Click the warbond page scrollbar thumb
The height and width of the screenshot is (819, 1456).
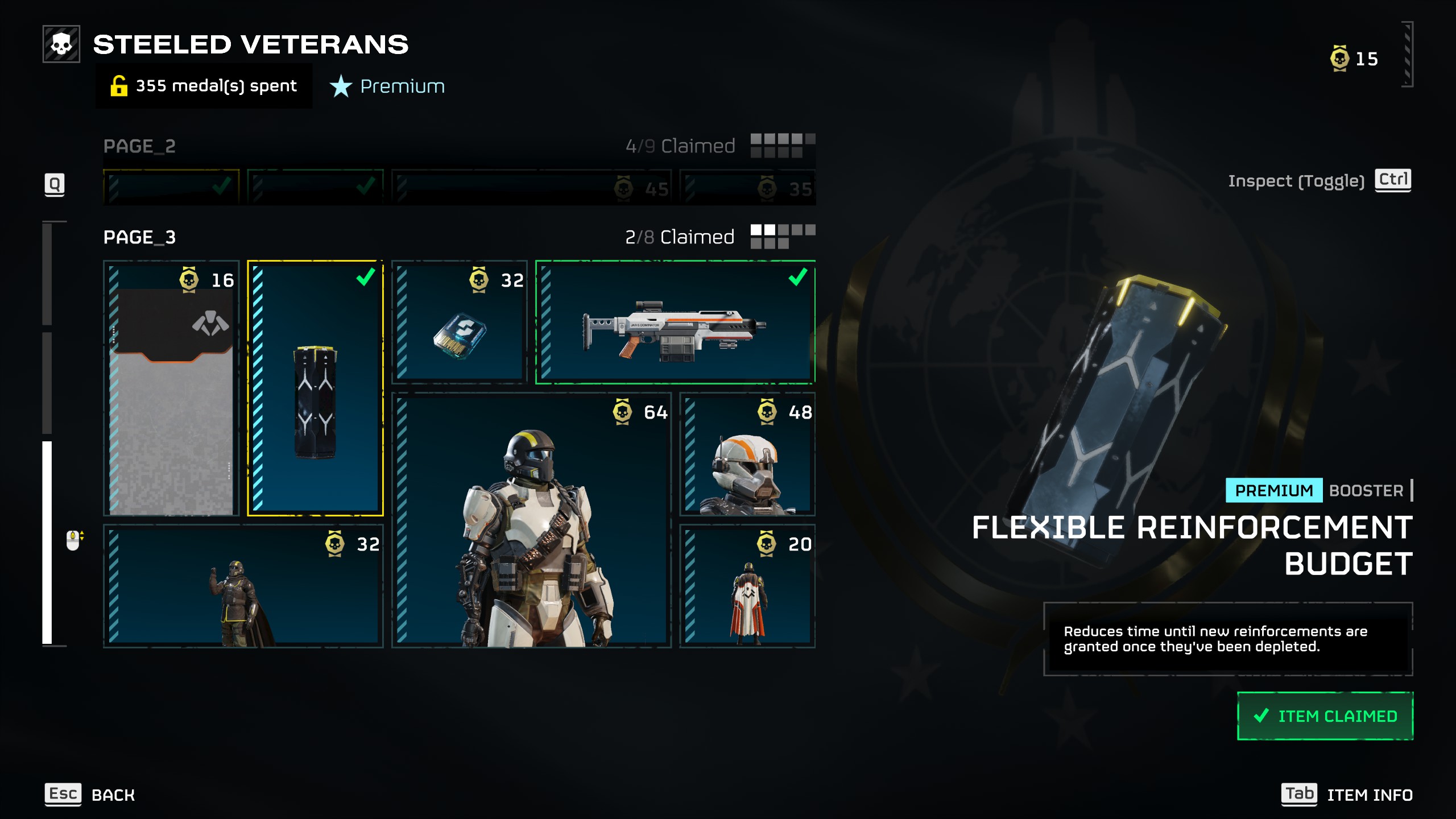[47, 542]
